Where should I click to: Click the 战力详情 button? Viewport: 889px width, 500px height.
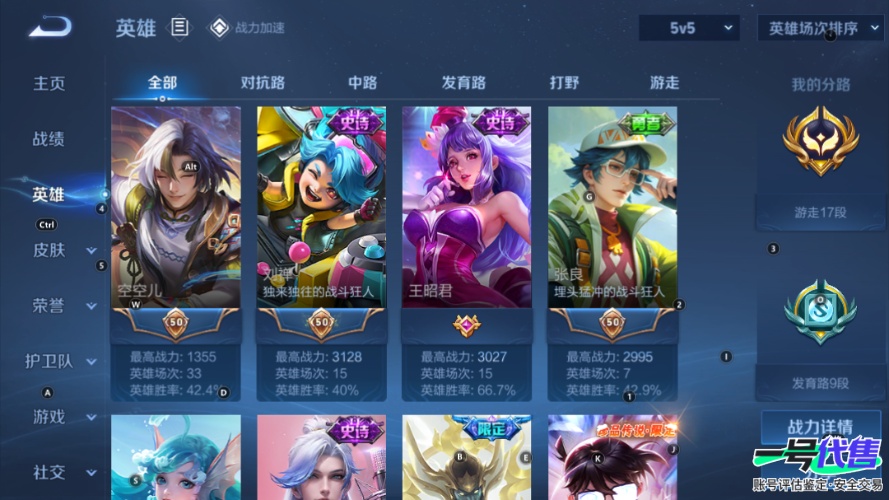pos(820,427)
